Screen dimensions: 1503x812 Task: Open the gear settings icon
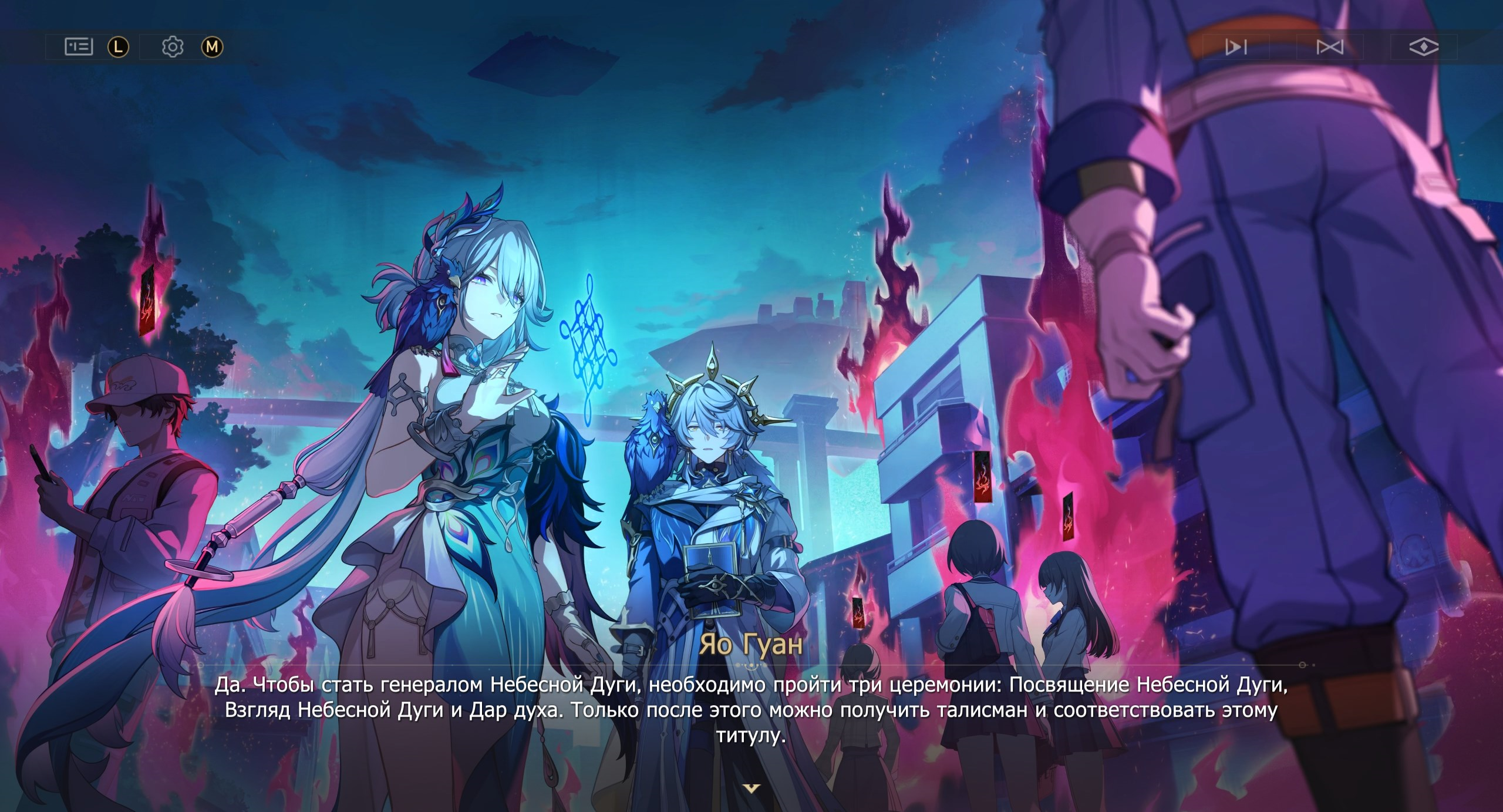(173, 46)
